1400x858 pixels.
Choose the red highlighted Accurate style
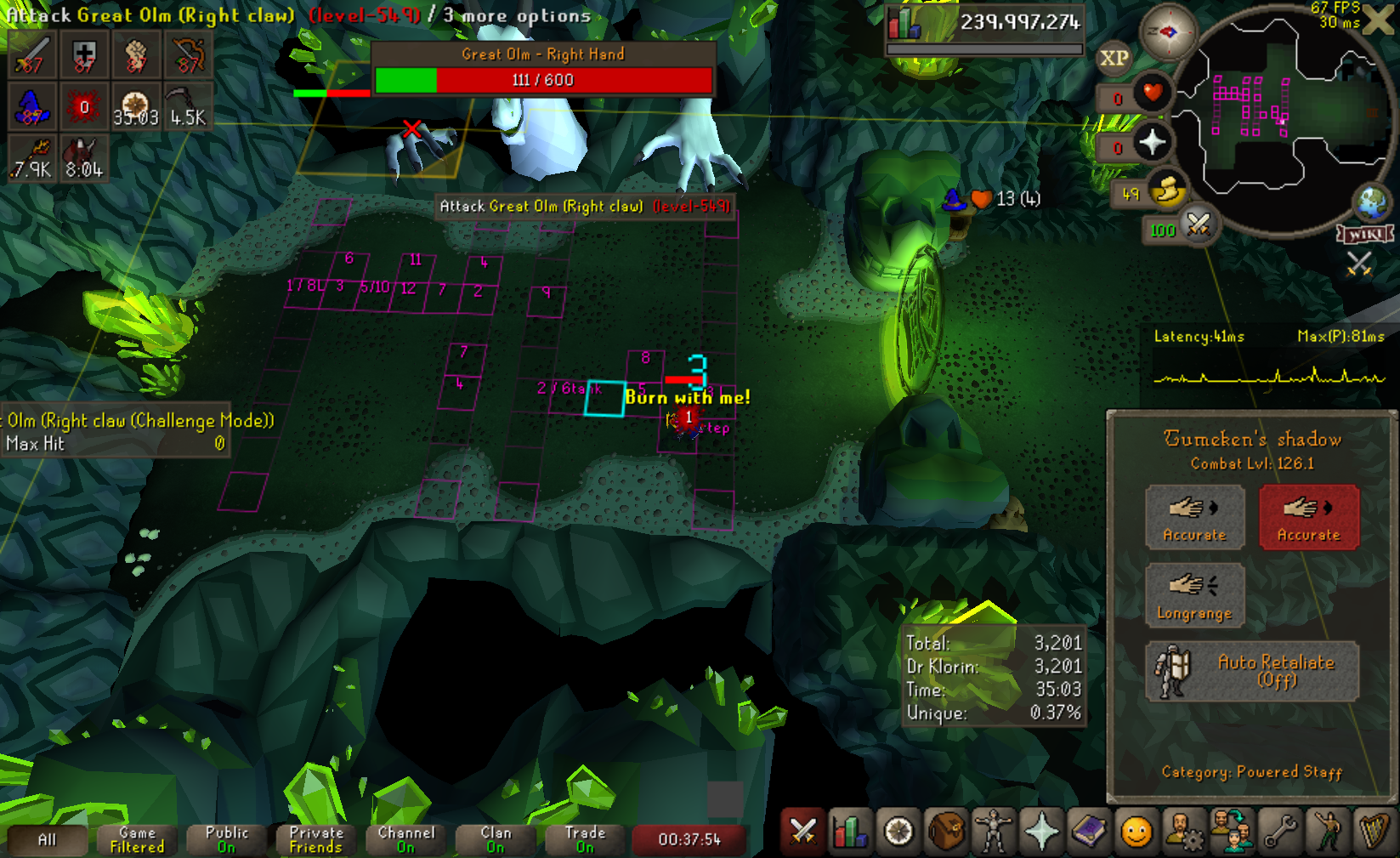click(1308, 517)
